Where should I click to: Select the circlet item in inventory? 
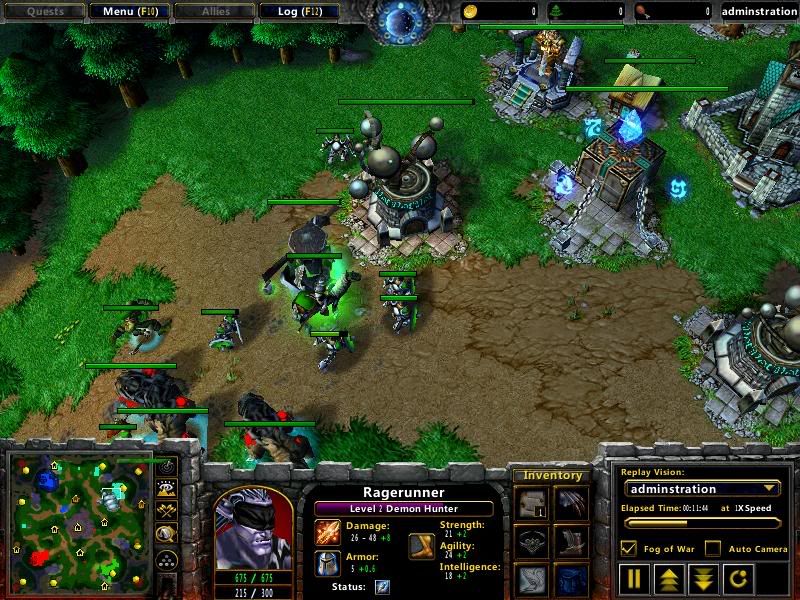531,543
